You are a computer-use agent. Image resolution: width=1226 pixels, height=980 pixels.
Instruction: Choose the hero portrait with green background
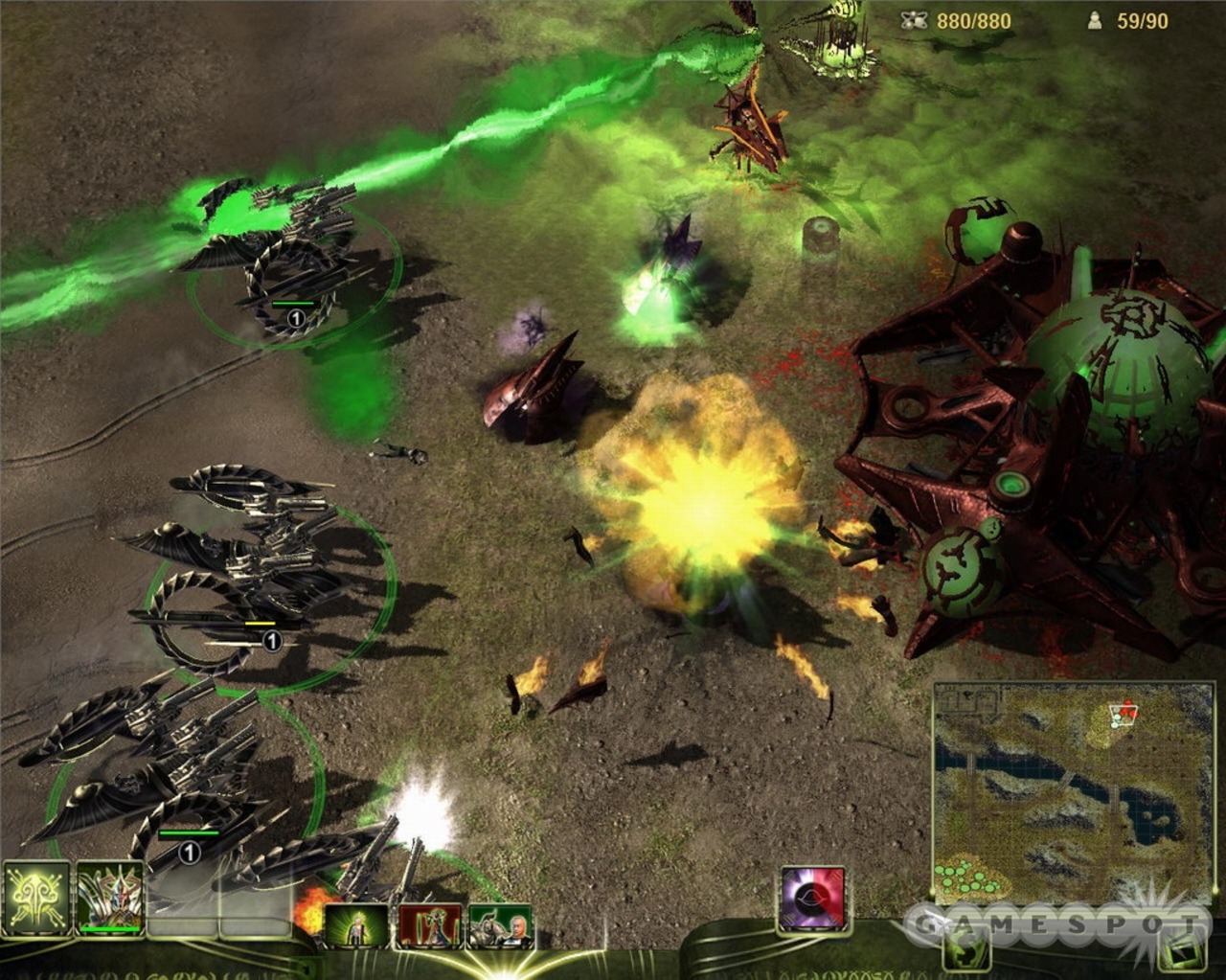pos(356,924)
